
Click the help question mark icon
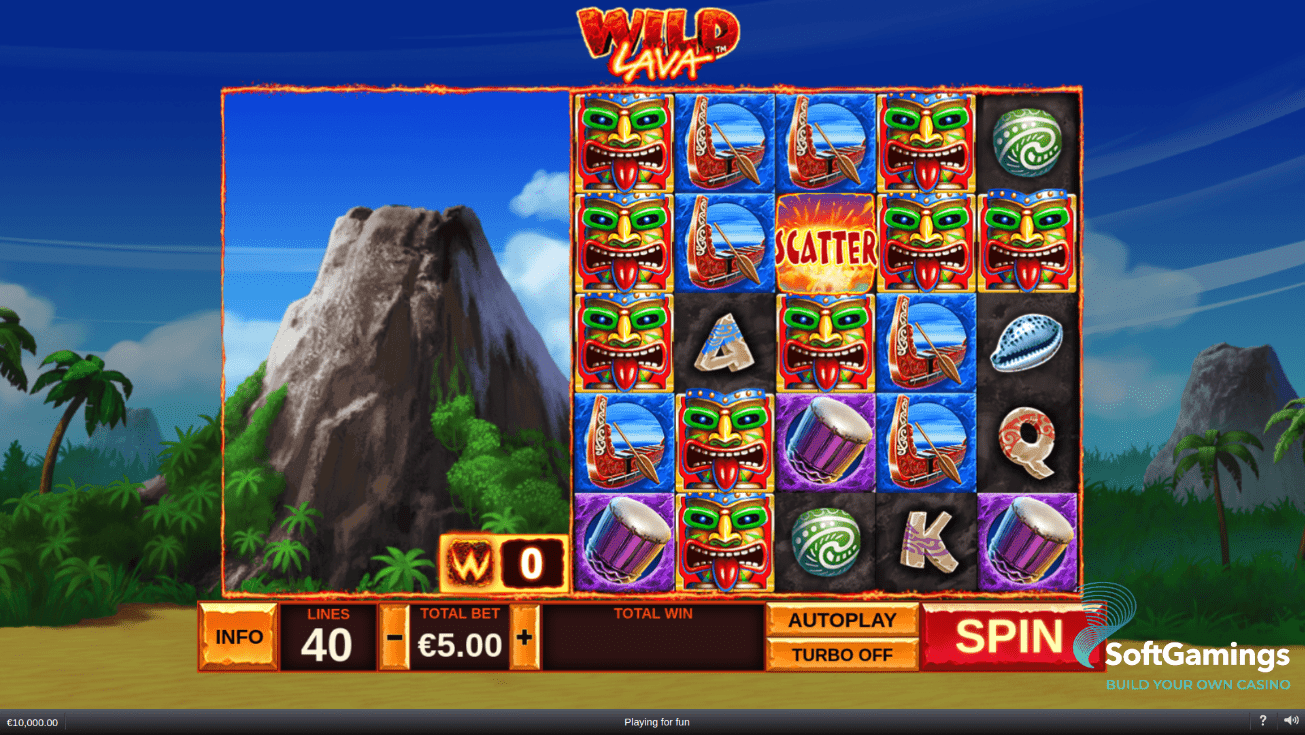[x=1262, y=721]
